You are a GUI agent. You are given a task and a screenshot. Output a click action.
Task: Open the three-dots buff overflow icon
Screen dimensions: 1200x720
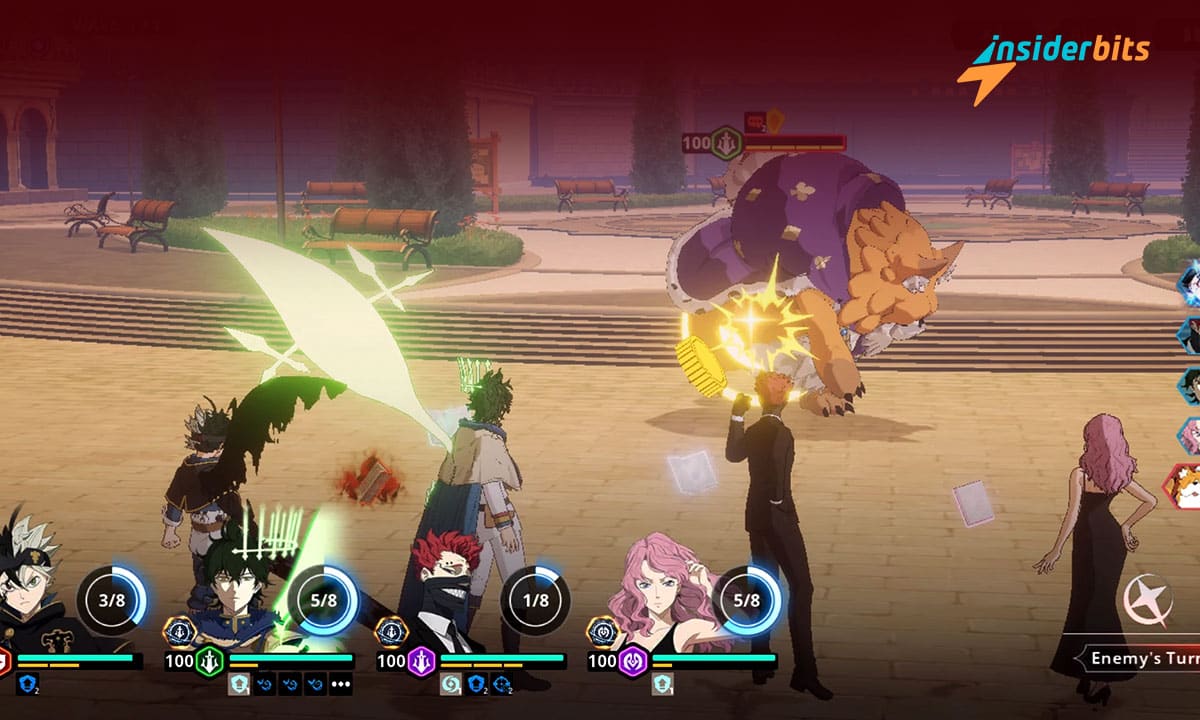pos(341,685)
